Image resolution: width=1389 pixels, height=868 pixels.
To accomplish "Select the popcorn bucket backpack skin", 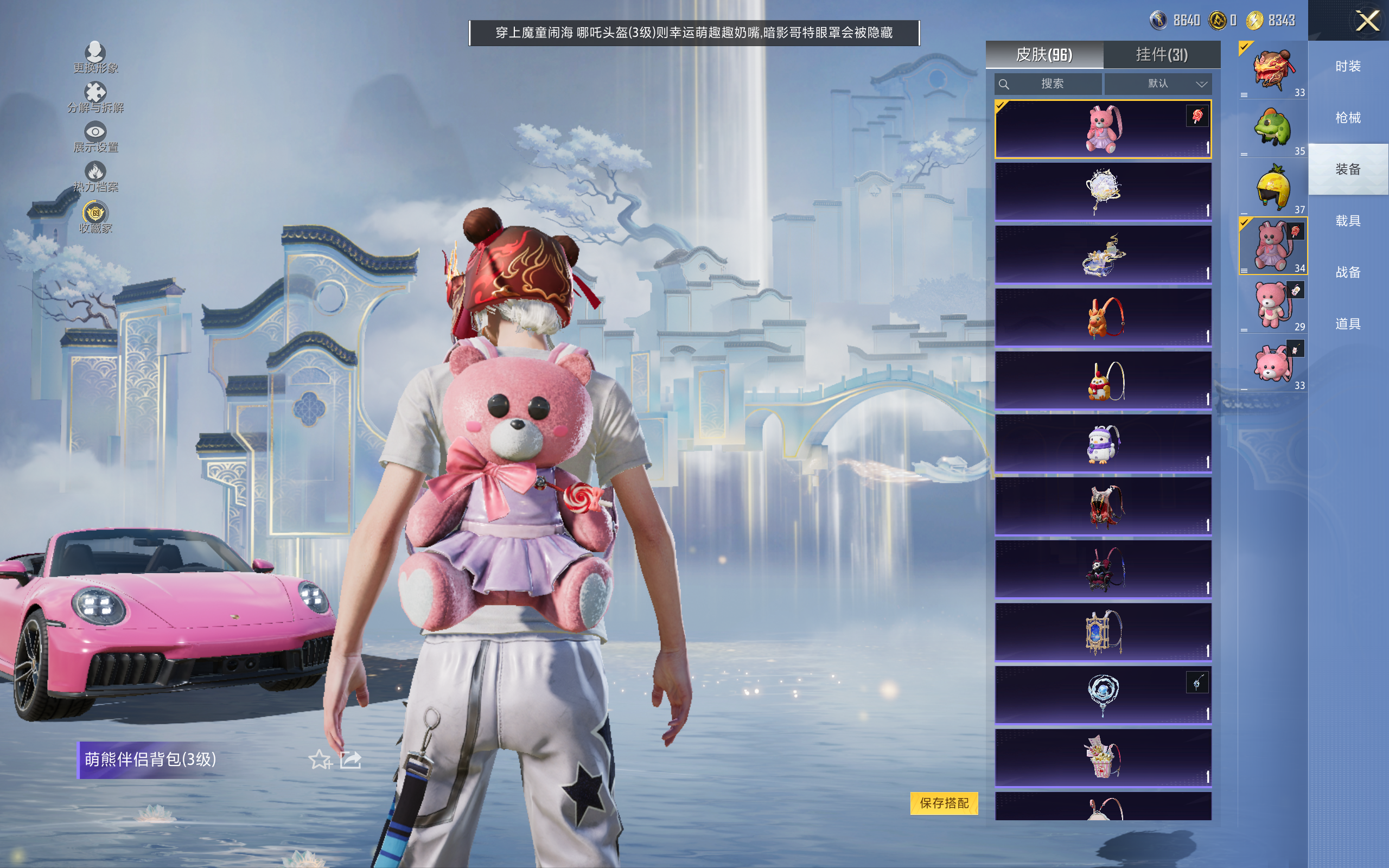I will pyautogui.click(x=1103, y=757).
